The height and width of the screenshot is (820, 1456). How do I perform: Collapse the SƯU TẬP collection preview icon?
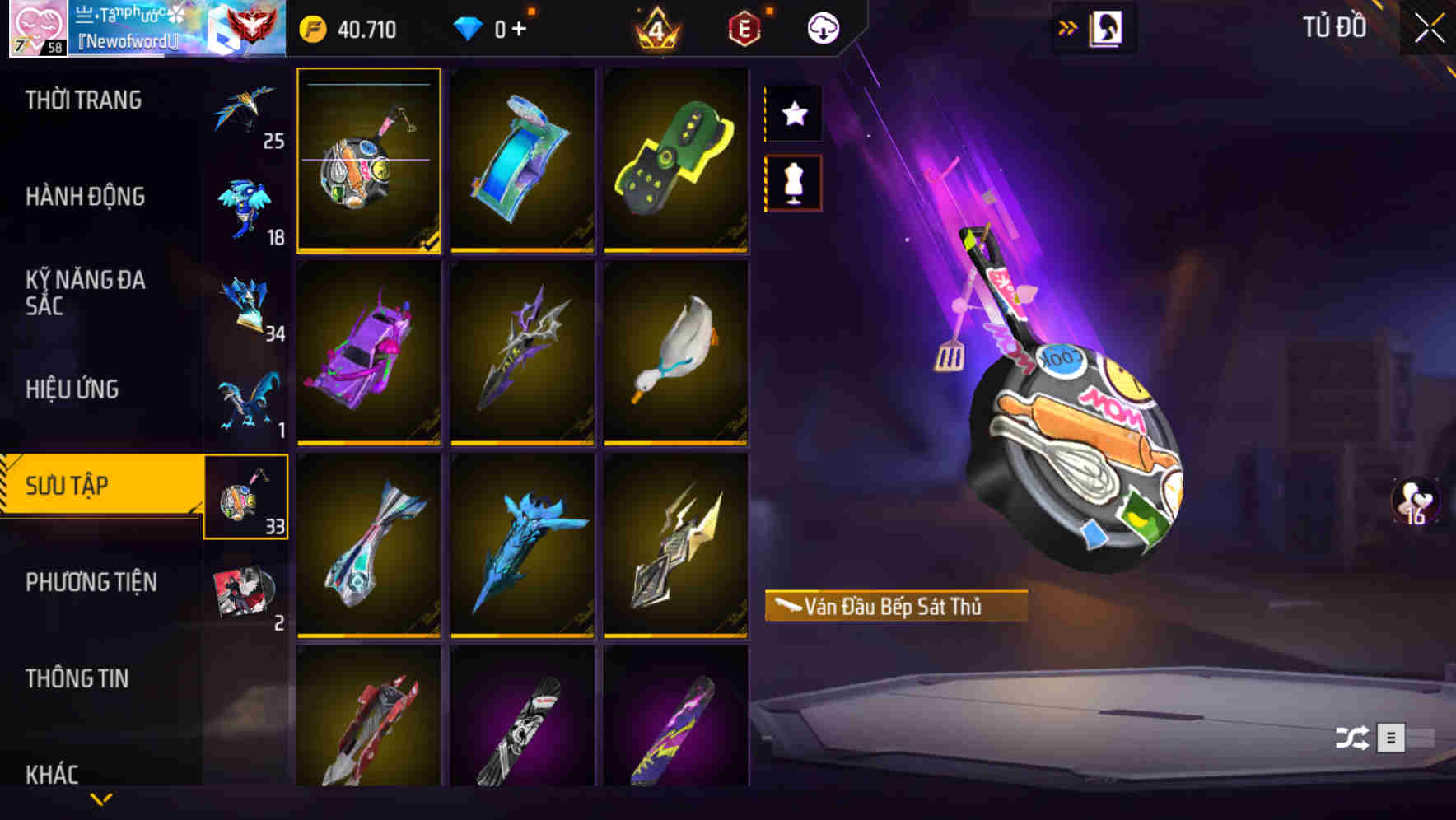245,496
